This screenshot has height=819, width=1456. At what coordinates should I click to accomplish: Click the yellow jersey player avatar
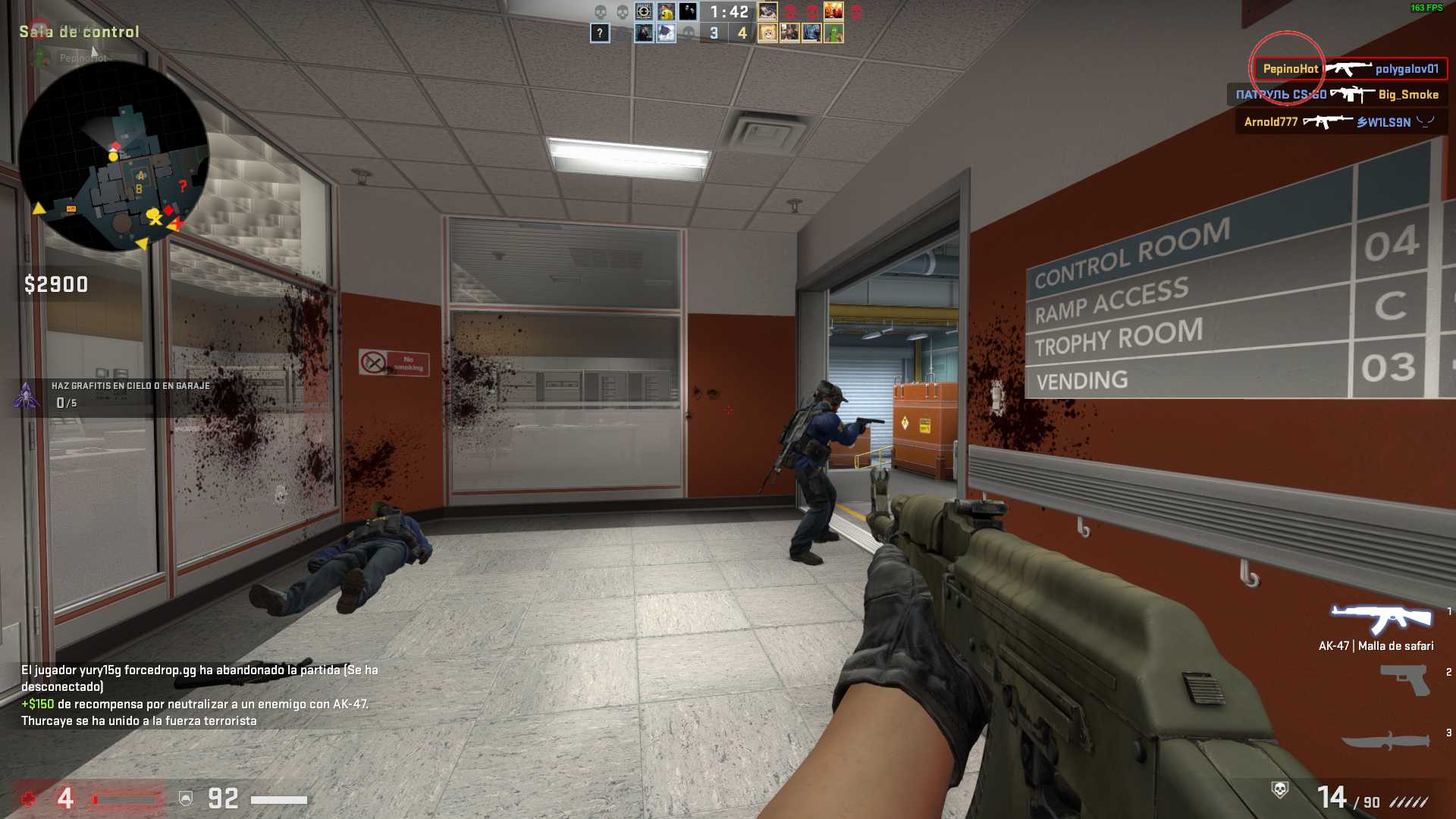(666, 12)
